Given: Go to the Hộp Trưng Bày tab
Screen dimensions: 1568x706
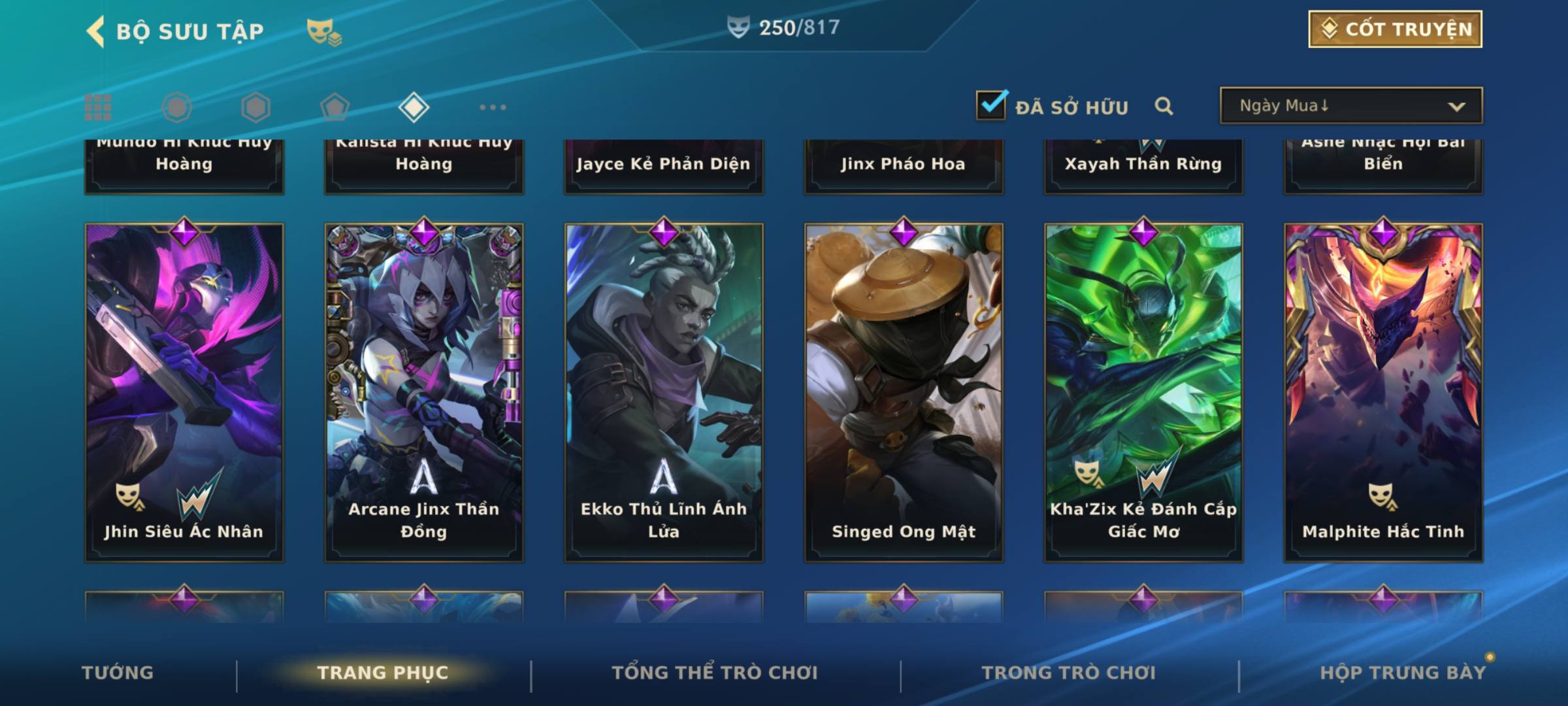Looking at the screenshot, I should [x=1403, y=673].
